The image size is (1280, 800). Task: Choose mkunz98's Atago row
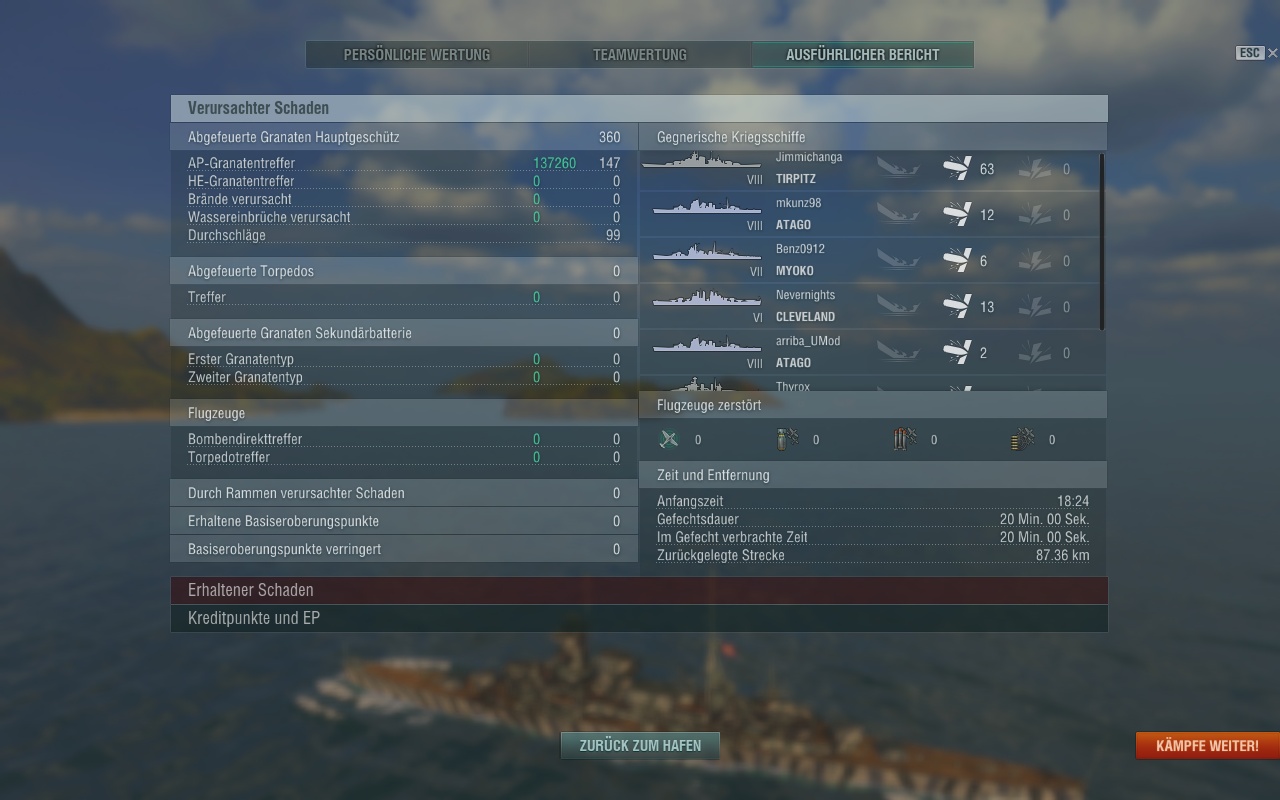click(x=868, y=214)
